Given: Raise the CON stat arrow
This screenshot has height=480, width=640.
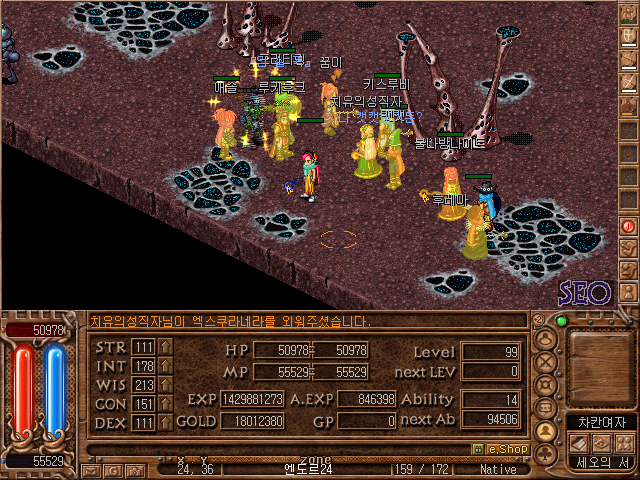Looking at the screenshot, I should [165, 404].
